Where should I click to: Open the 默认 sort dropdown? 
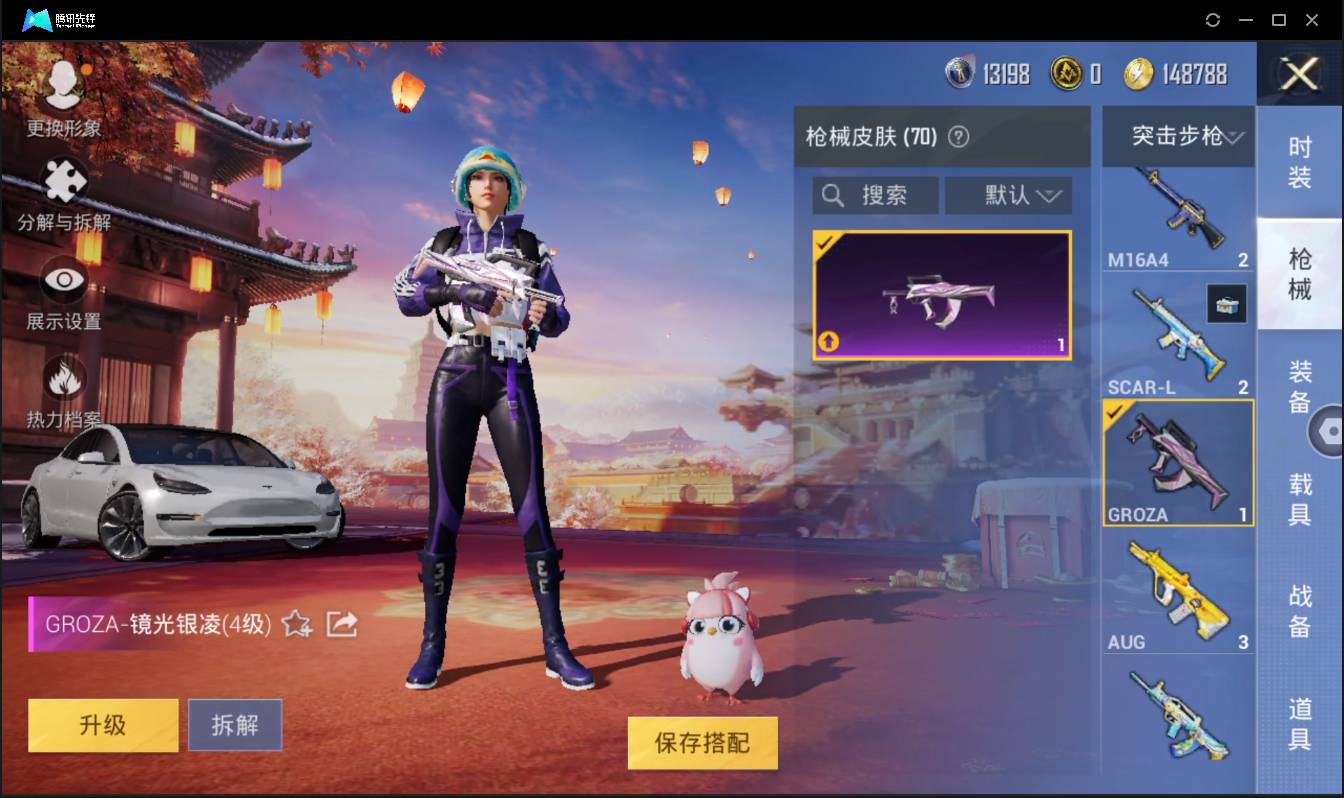click(1008, 195)
